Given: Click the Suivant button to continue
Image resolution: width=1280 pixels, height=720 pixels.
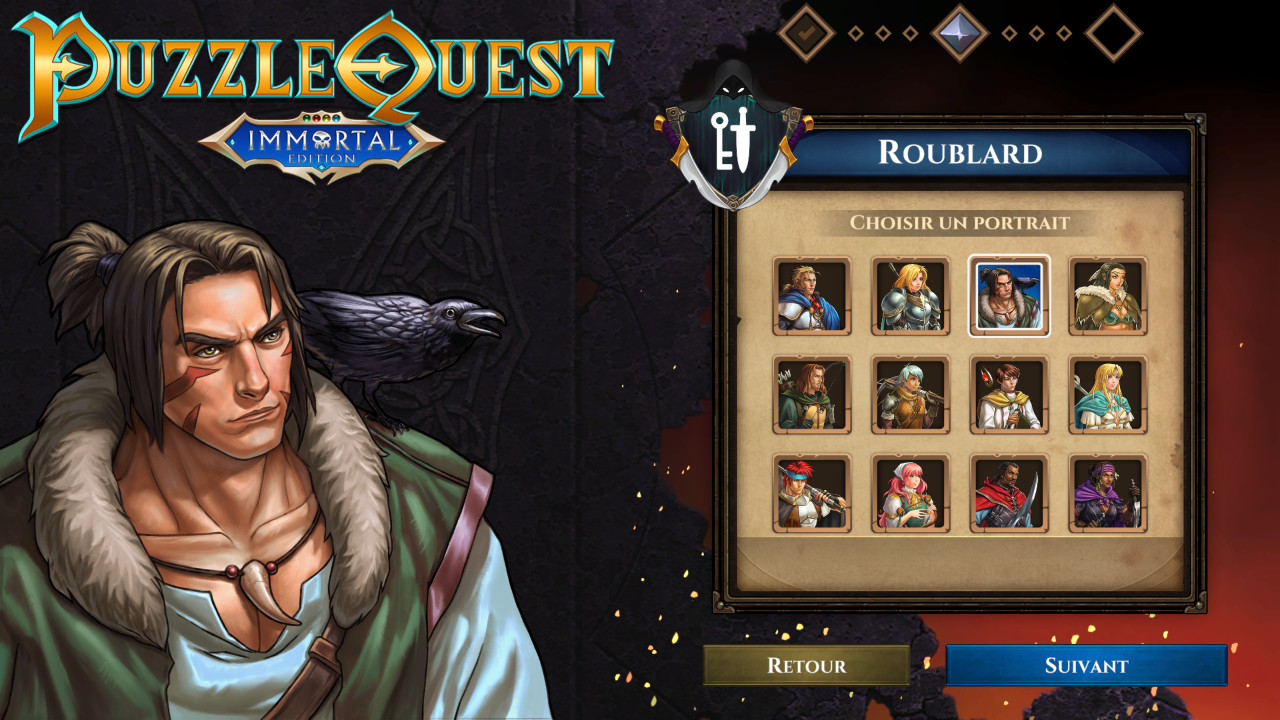Looking at the screenshot, I should (1086, 665).
